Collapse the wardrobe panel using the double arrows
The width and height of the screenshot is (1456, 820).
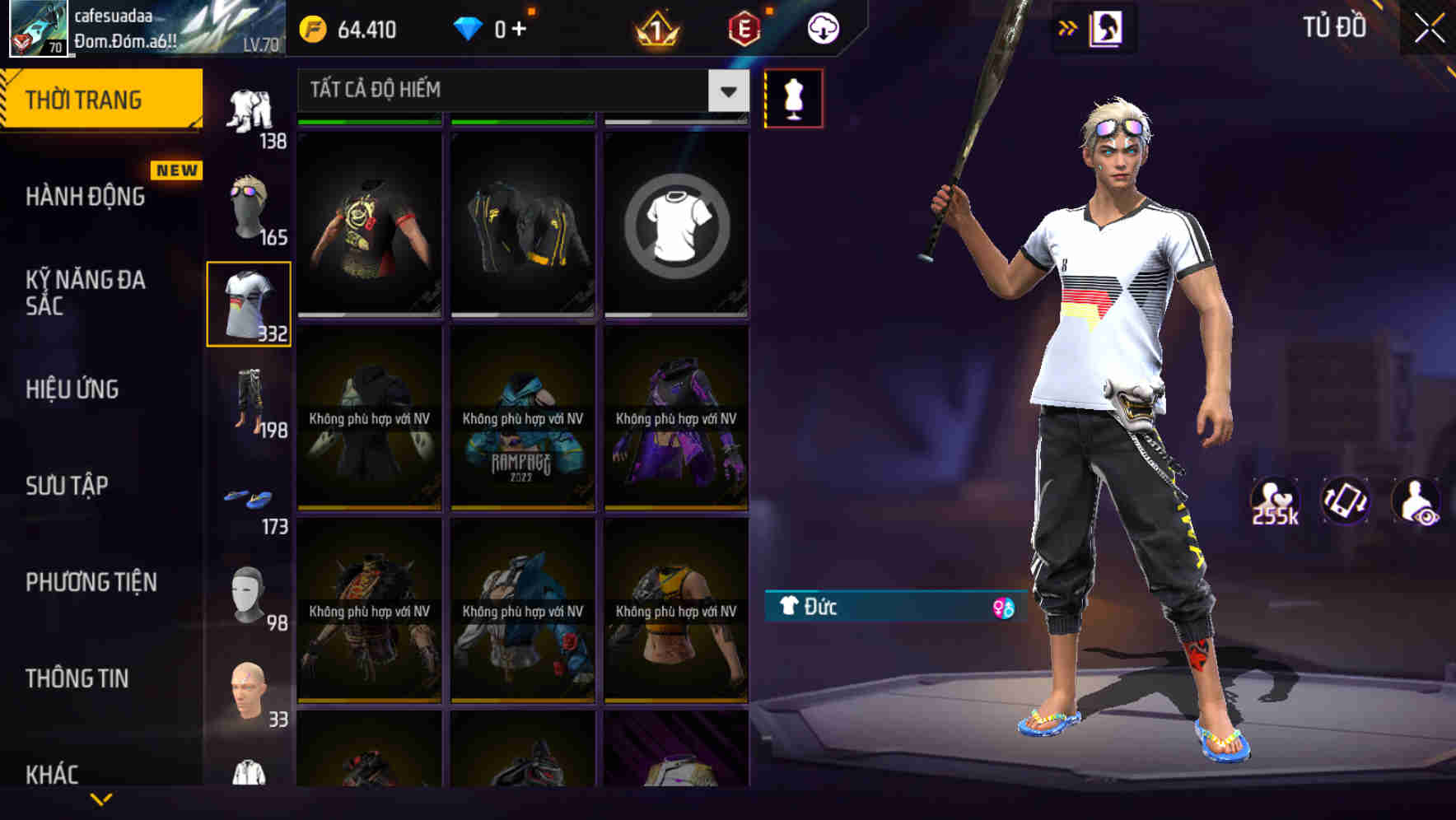(x=1067, y=27)
